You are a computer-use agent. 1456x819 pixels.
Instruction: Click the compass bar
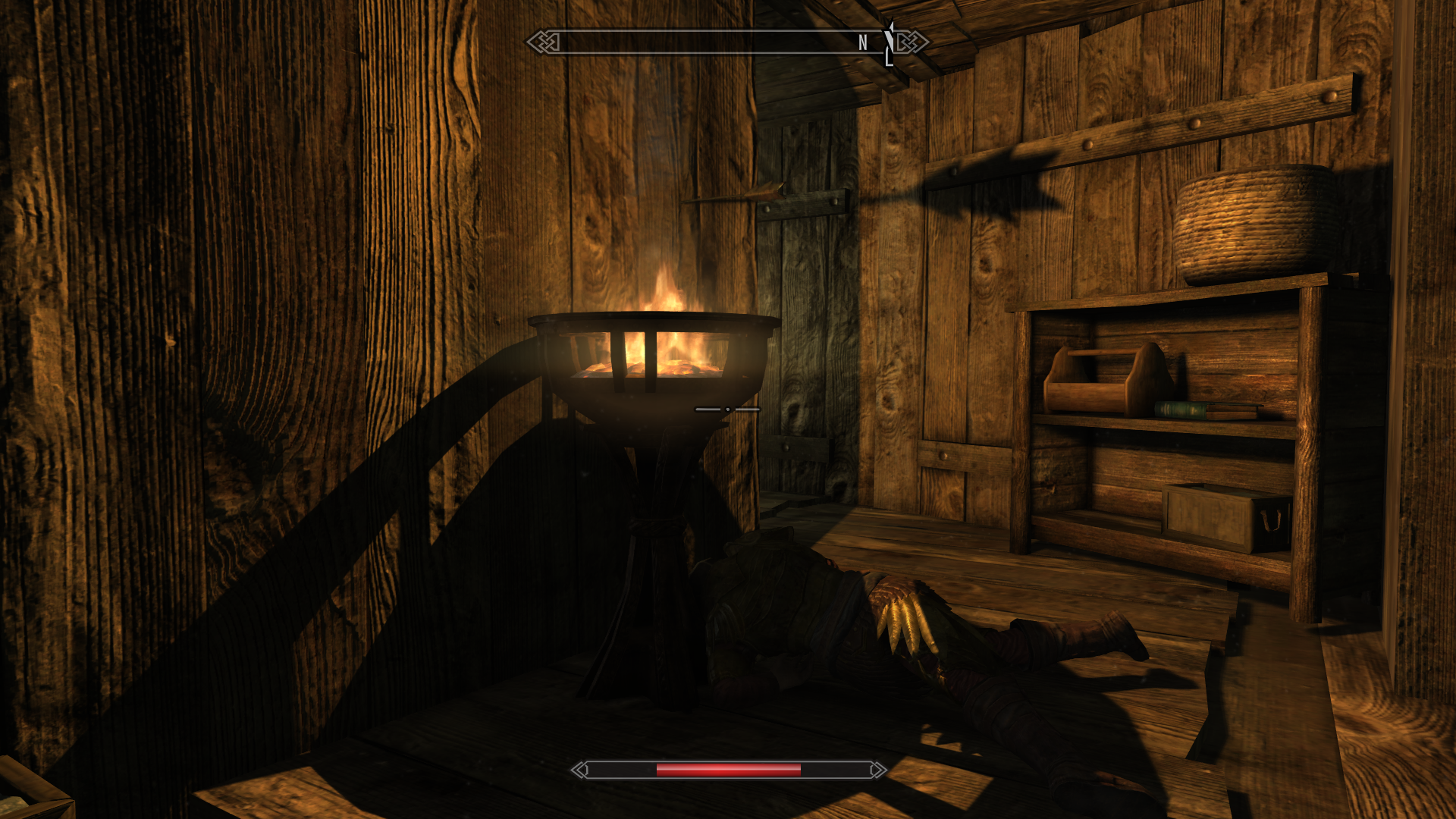point(726,42)
